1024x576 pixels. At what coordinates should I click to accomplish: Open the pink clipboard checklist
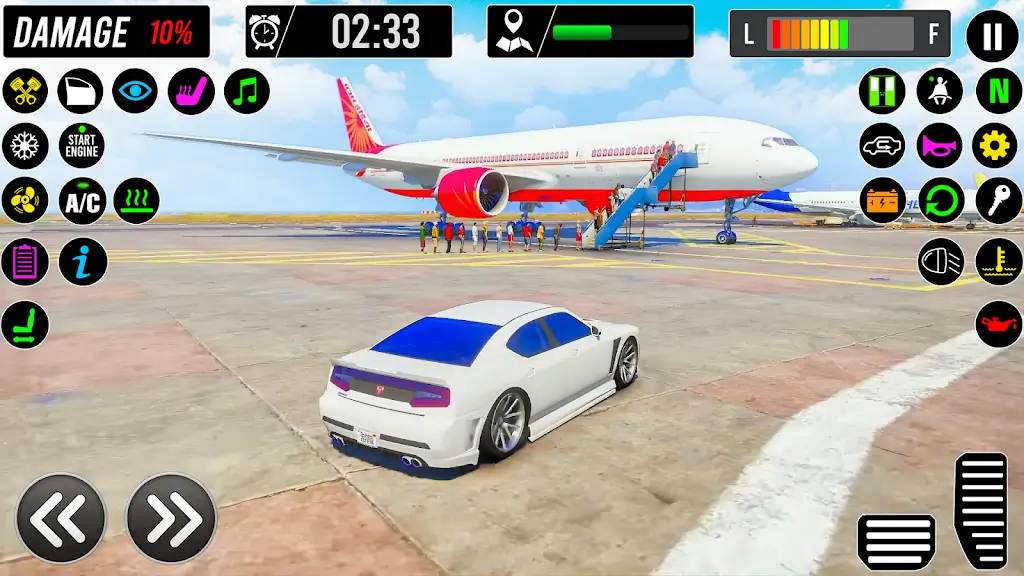25,262
